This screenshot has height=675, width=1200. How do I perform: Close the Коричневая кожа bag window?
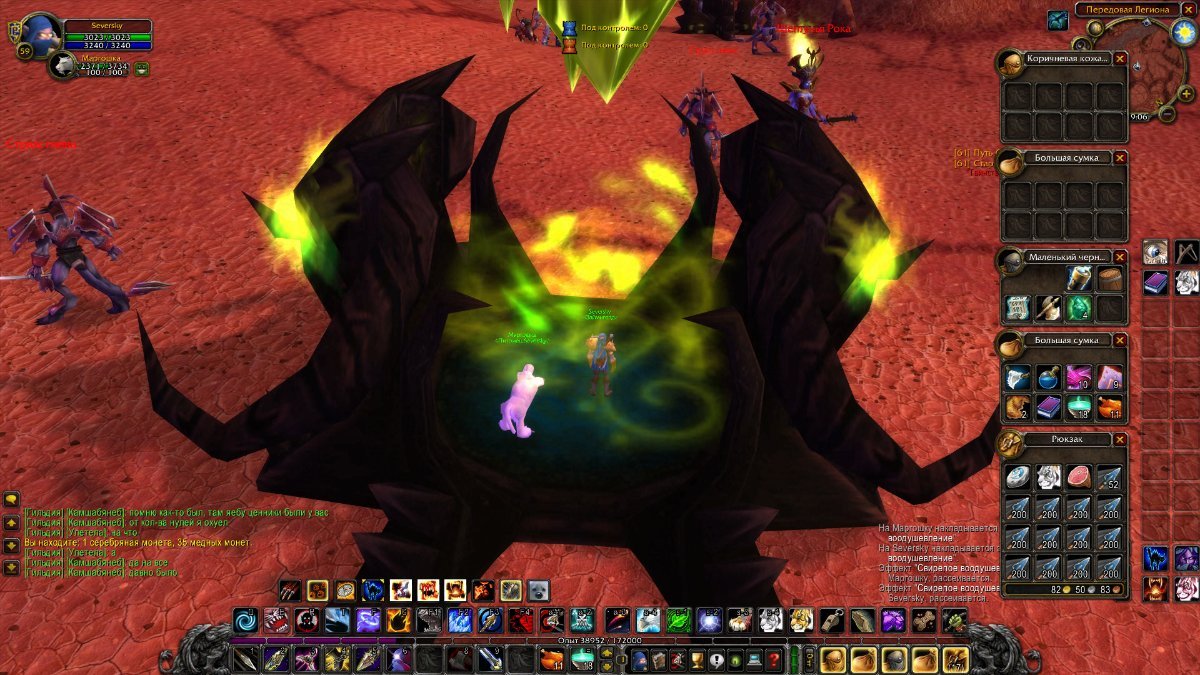[1120, 59]
